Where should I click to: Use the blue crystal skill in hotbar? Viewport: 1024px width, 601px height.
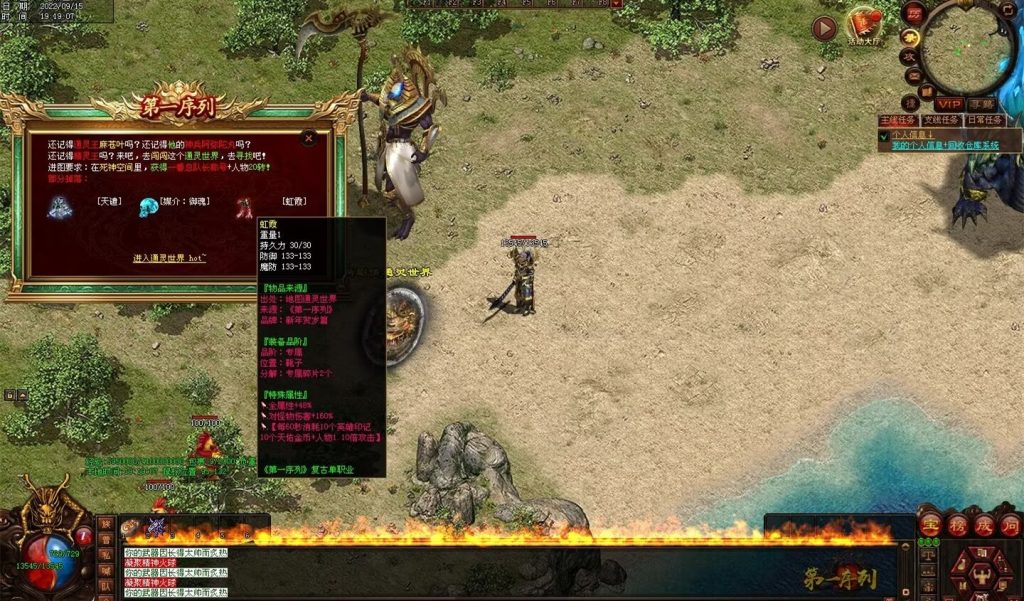click(x=156, y=526)
